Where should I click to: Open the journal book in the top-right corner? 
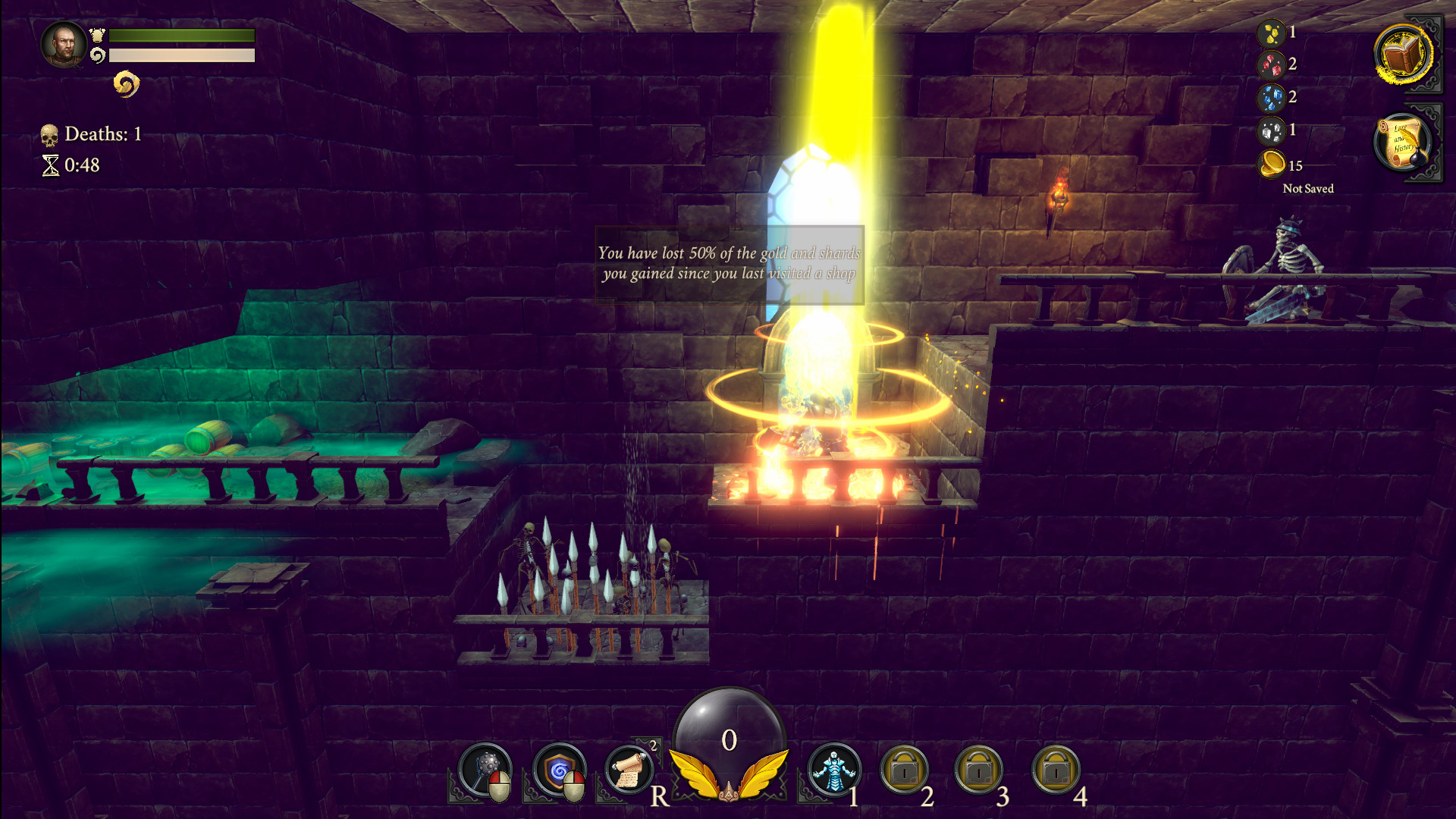coord(1402,53)
